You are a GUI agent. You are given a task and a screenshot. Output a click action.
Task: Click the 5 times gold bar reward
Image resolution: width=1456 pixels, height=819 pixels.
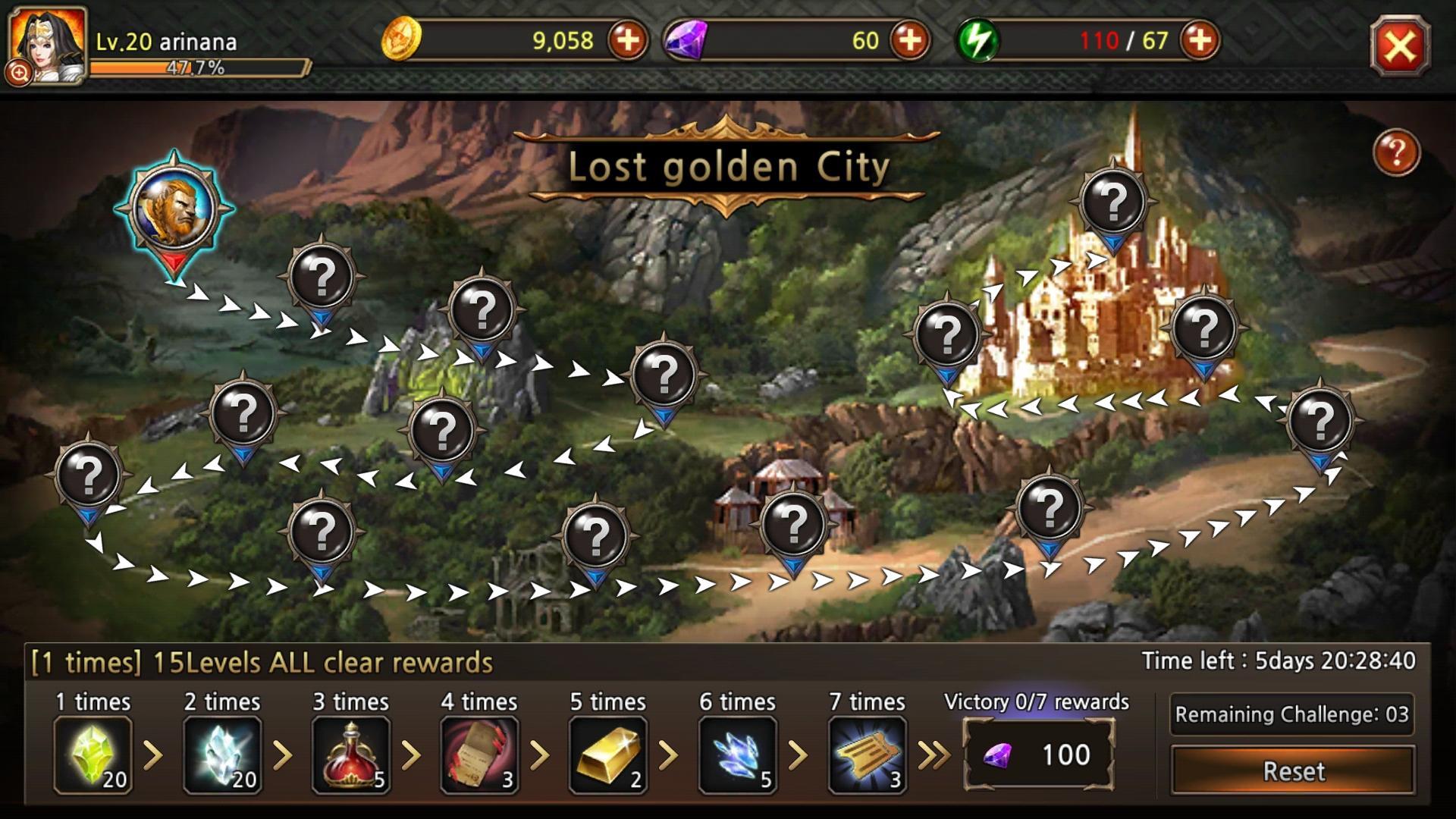tap(610, 755)
